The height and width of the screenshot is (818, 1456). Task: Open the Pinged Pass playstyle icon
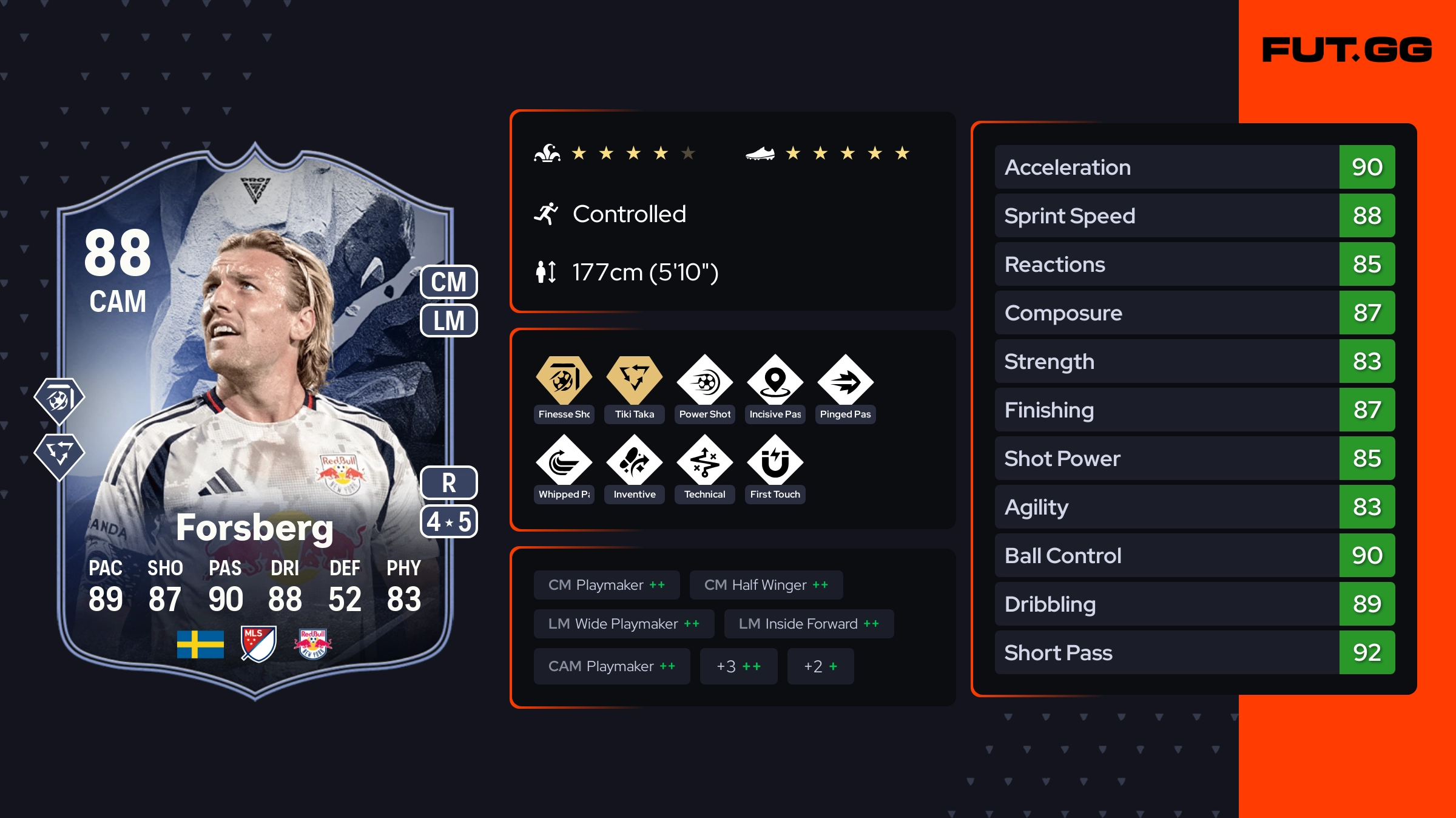(x=845, y=381)
